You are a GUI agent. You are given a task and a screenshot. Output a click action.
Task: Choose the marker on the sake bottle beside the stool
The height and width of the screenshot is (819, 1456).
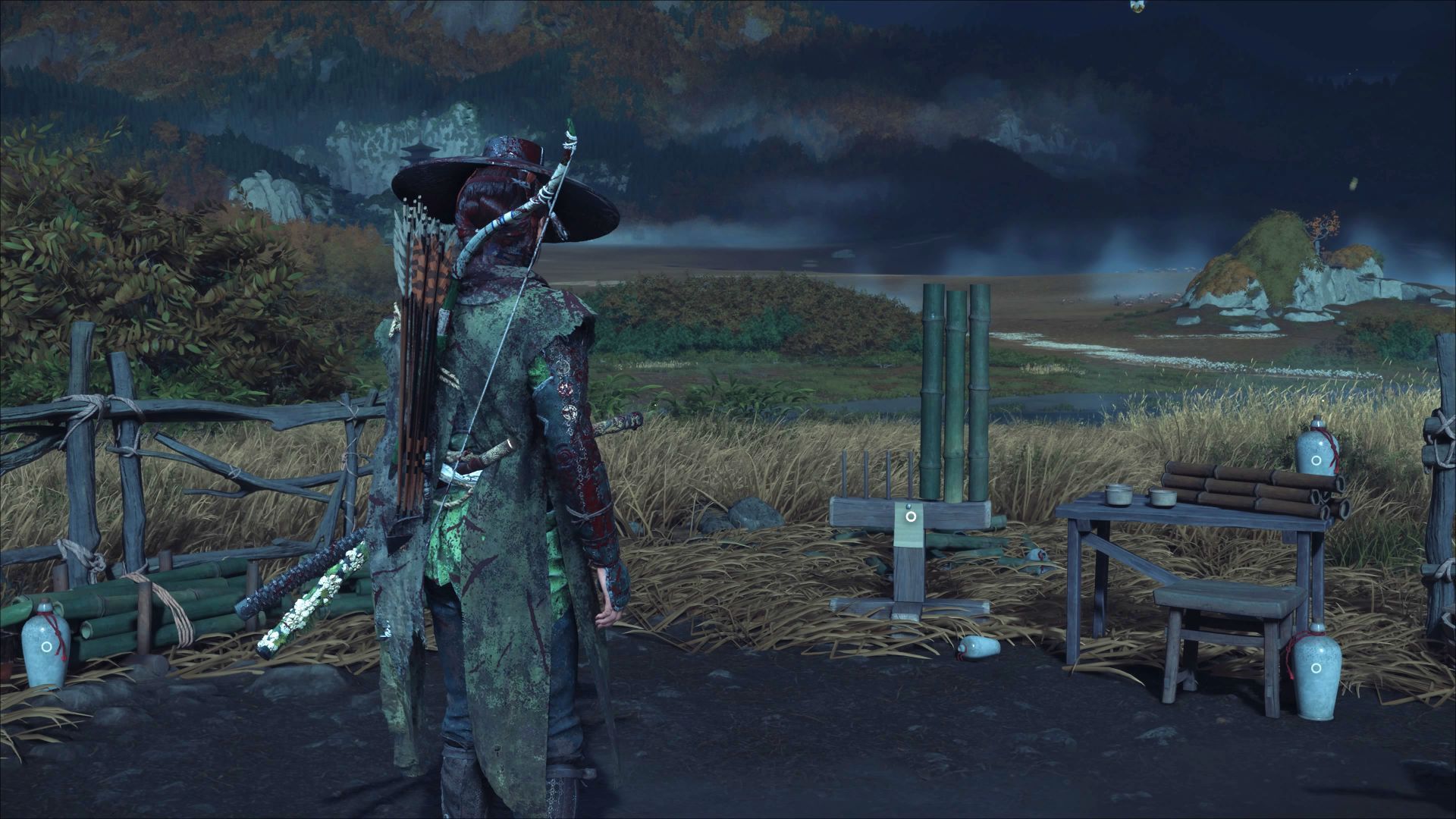1315,670
